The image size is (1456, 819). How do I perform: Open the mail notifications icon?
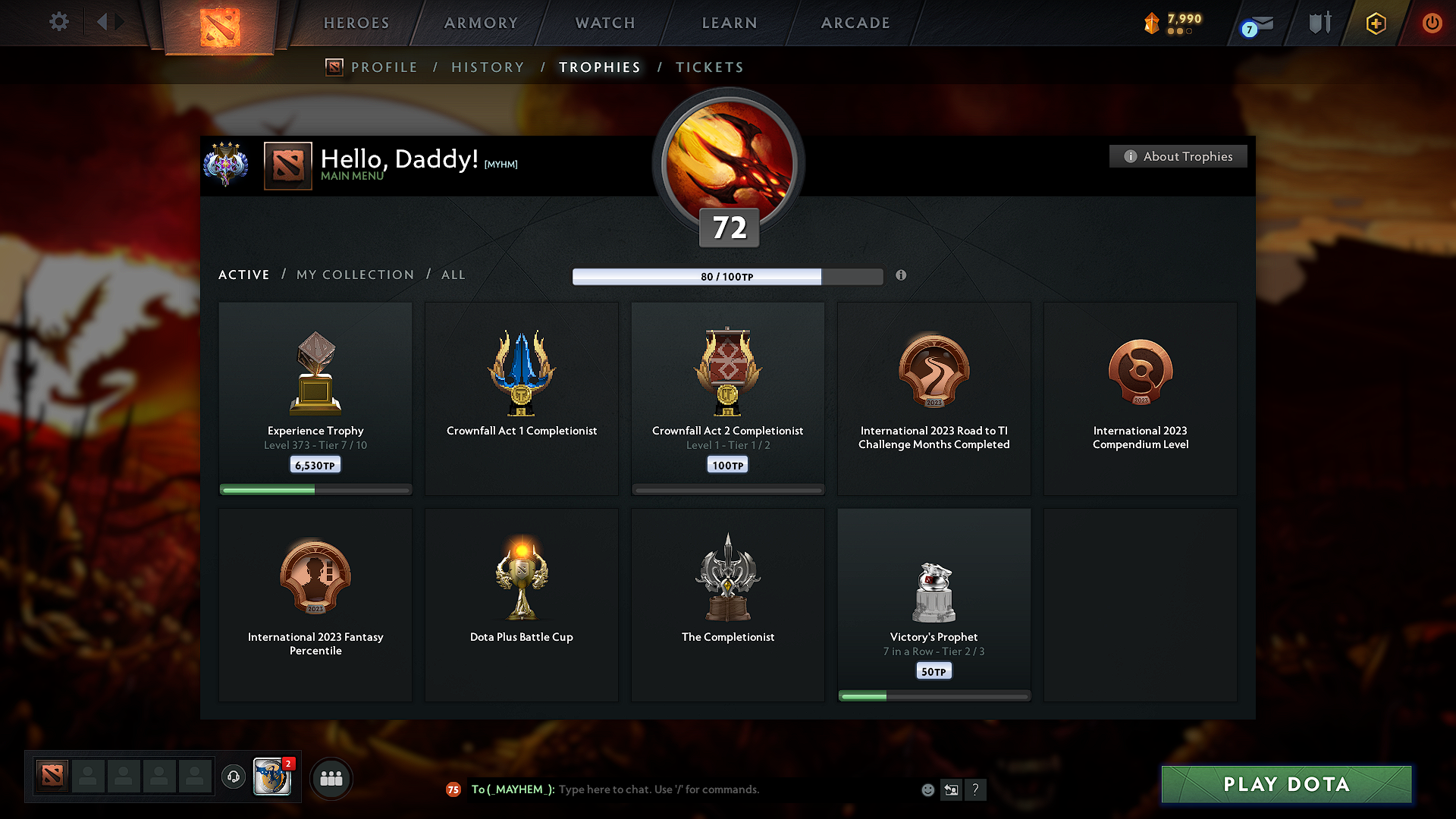click(x=1259, y=23)
